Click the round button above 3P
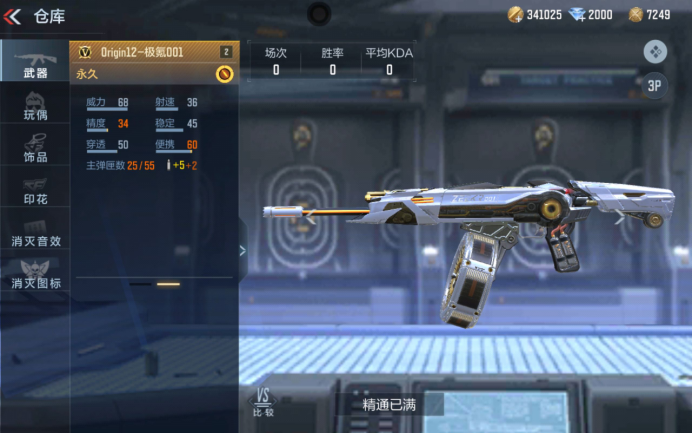 click(655, 51)
